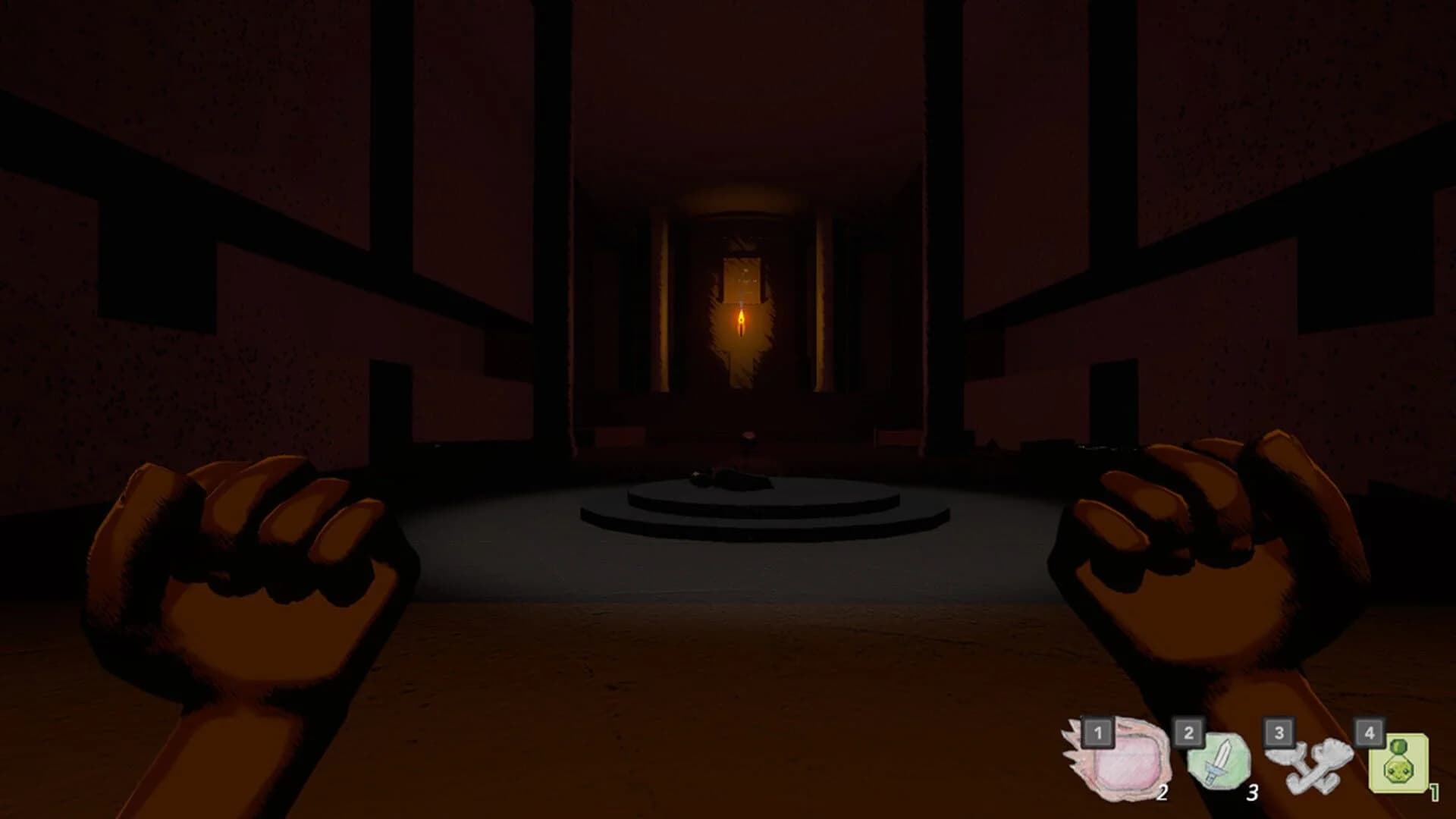Click the quantity counter showing 3
Viewport: 1456px width, 819px height.
tap(1252, 794)
